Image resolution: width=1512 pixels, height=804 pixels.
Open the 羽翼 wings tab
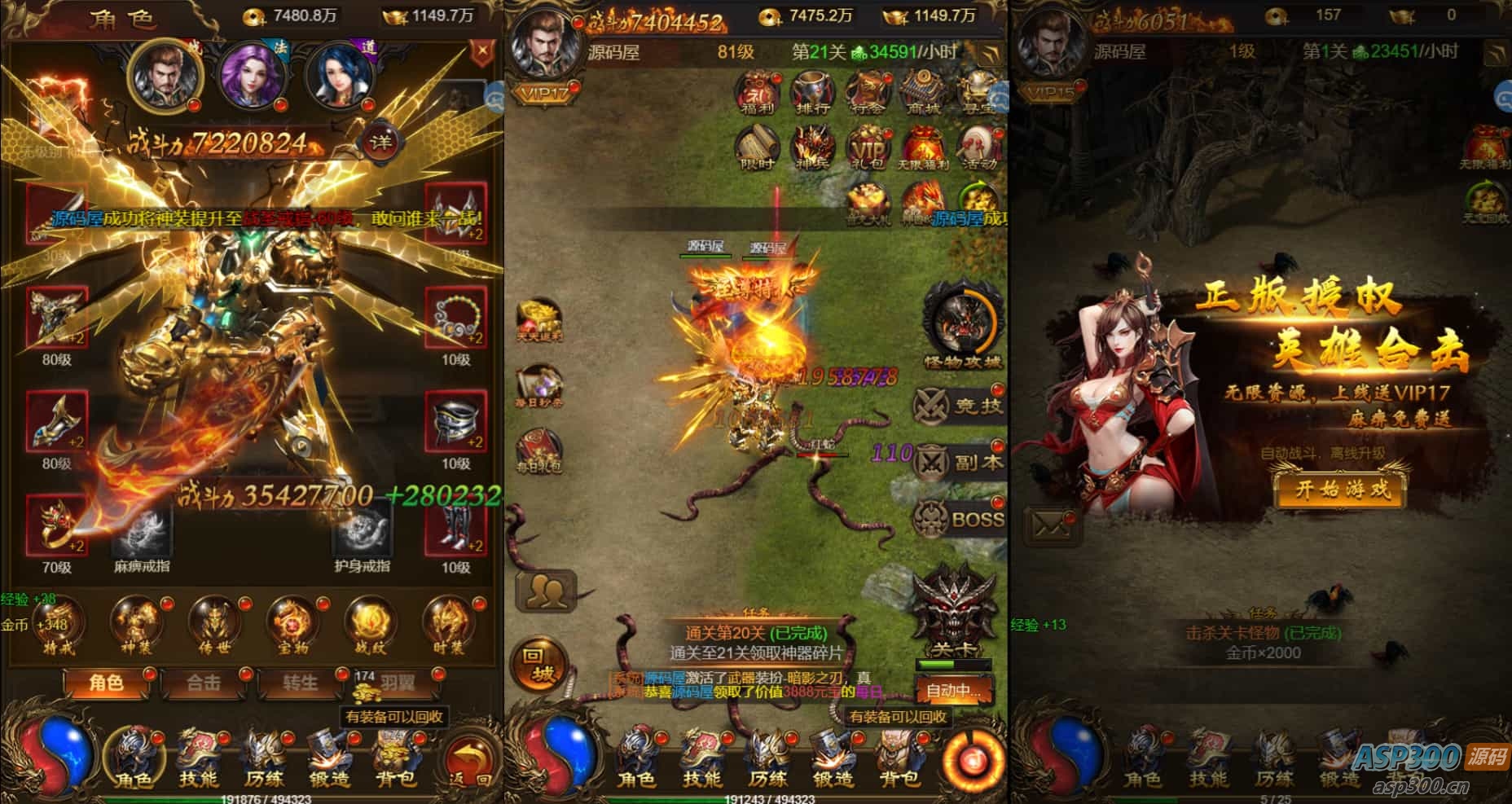398,683
